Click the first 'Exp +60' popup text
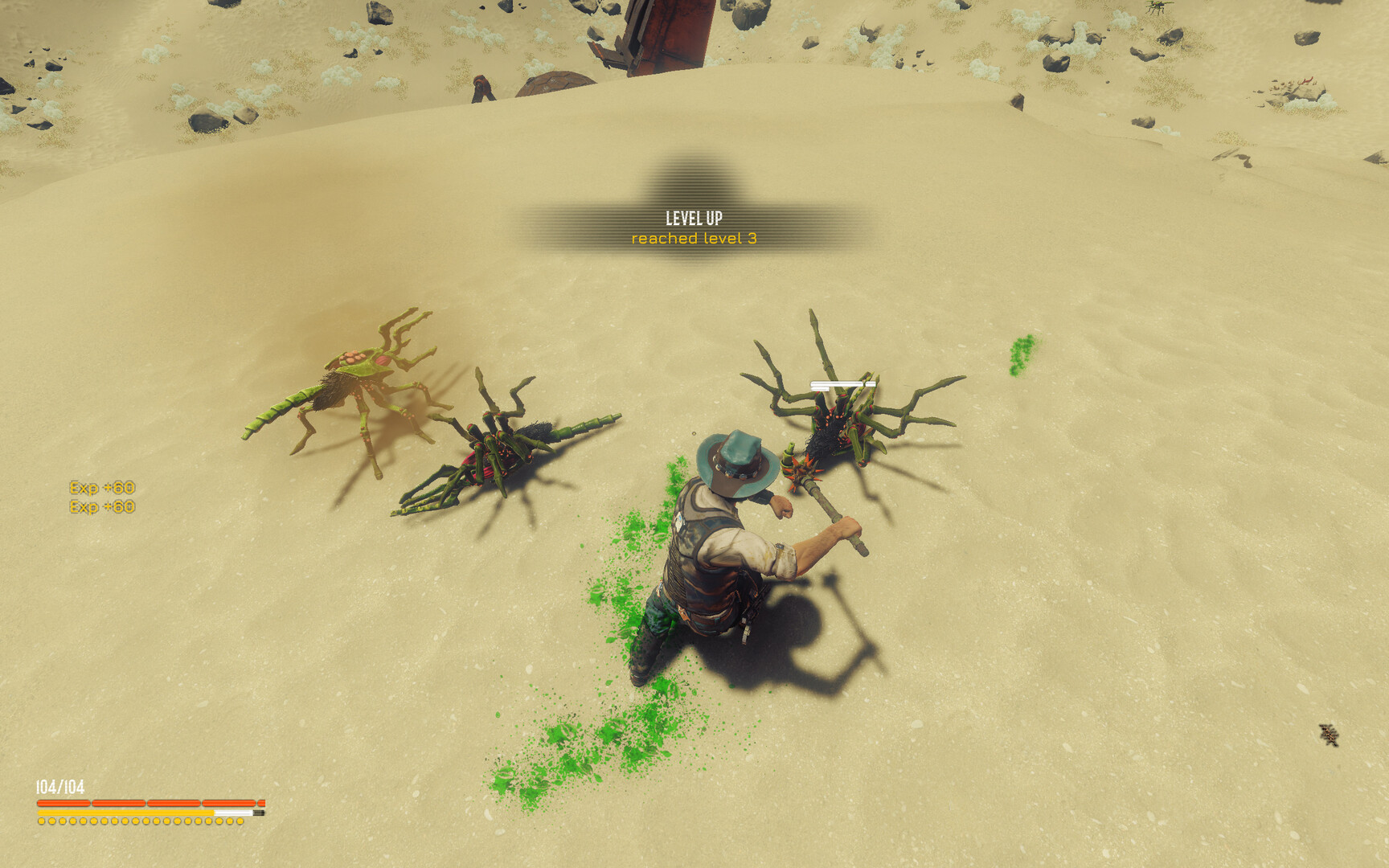1389x868 pixels. 103,486
